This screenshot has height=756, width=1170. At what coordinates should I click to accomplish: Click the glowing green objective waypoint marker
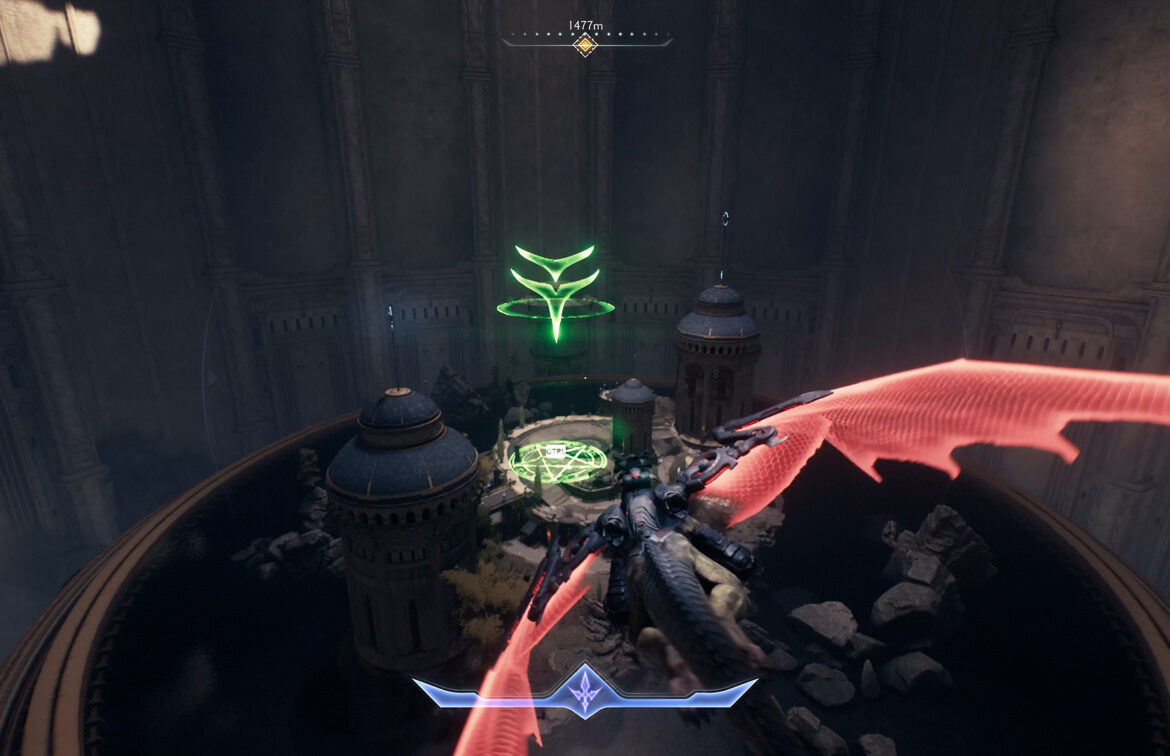tap(556, 291)
